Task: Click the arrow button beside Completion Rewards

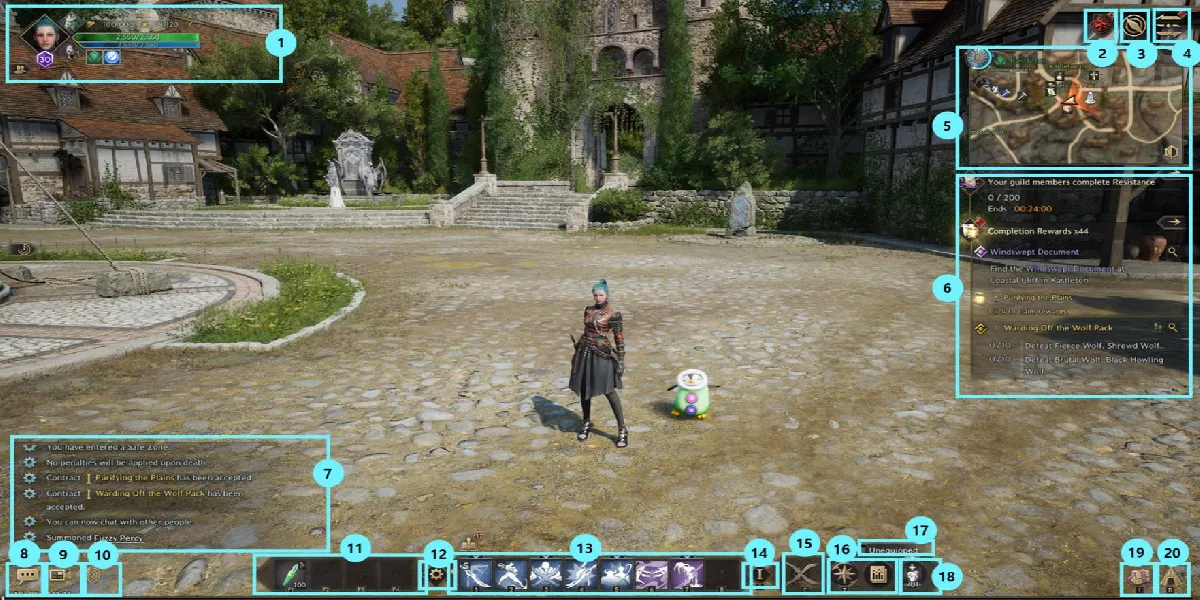Action: pos(1170,223)
